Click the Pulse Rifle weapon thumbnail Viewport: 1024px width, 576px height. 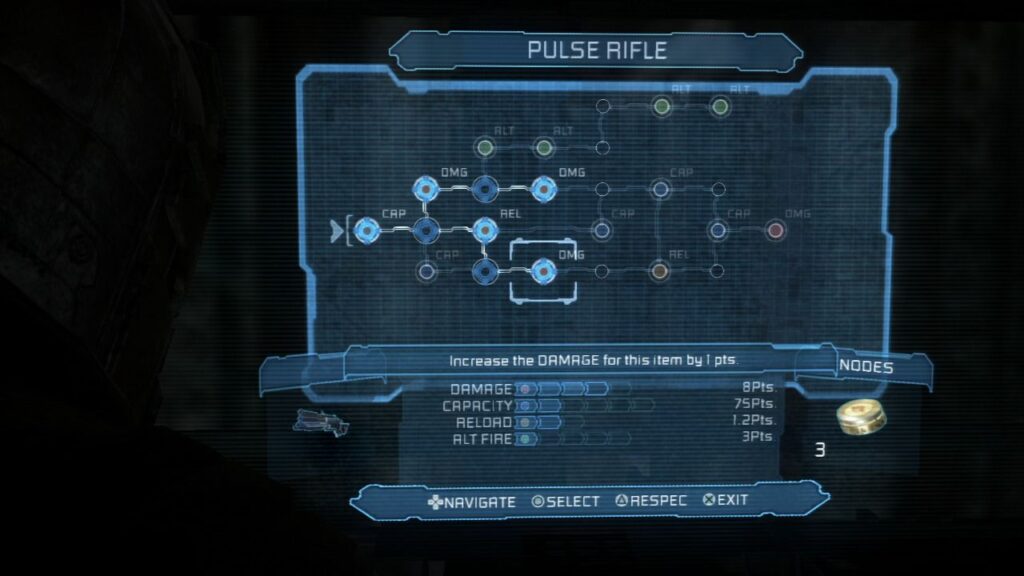tap(320, 422)
